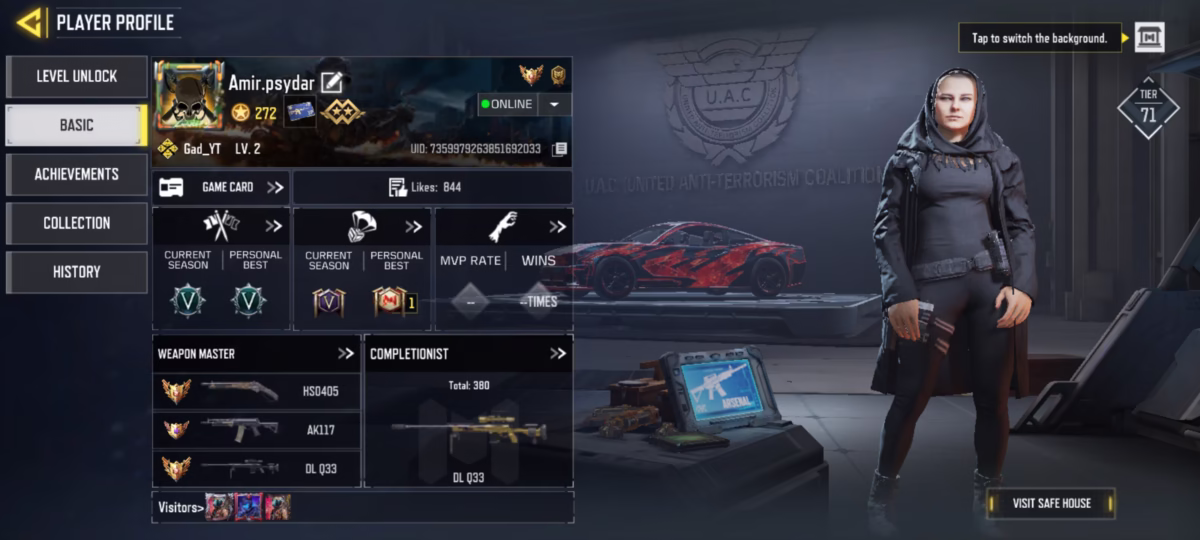The width and height of the screenshot is (1200, 540).
Task: View the History tab
Action: coord(77,272)
